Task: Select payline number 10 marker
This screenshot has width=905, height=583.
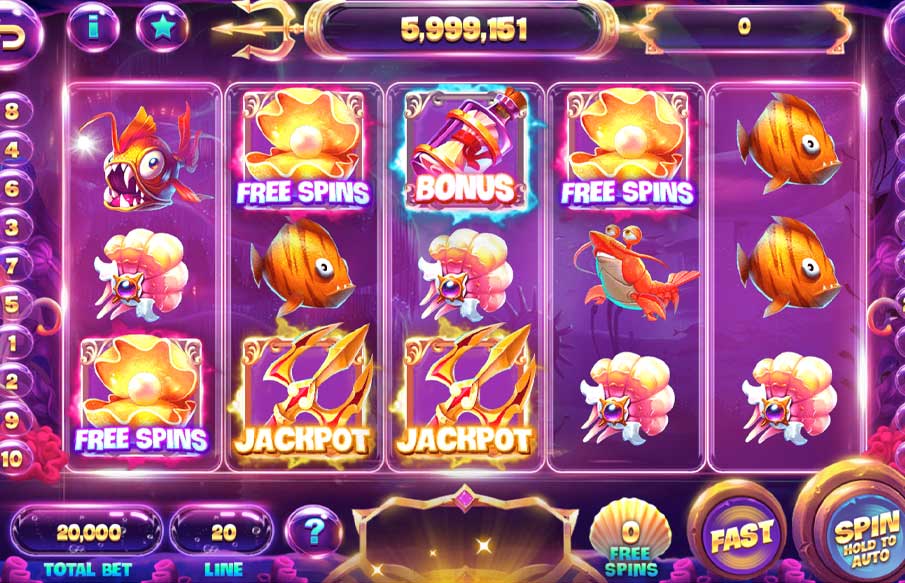Action: (x=12, y=458)
